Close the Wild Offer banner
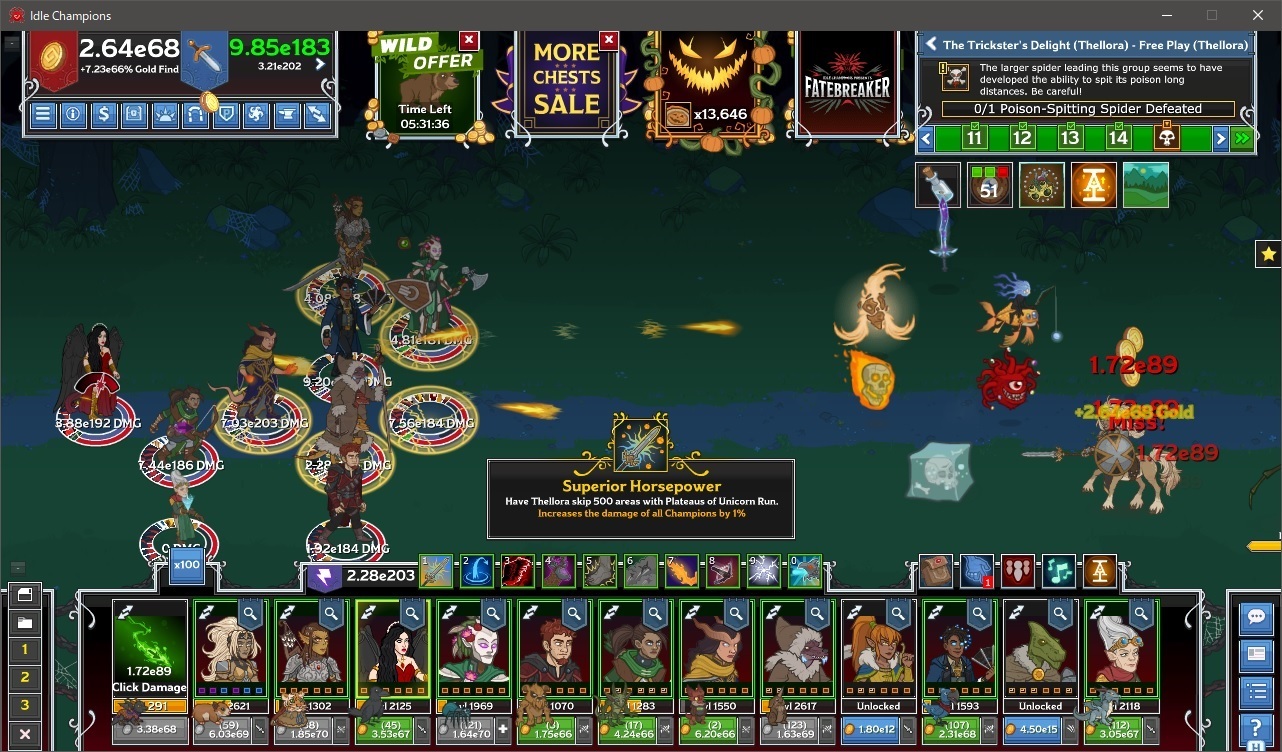Viewport: 1282px width, 752px height. pos(468,40)
